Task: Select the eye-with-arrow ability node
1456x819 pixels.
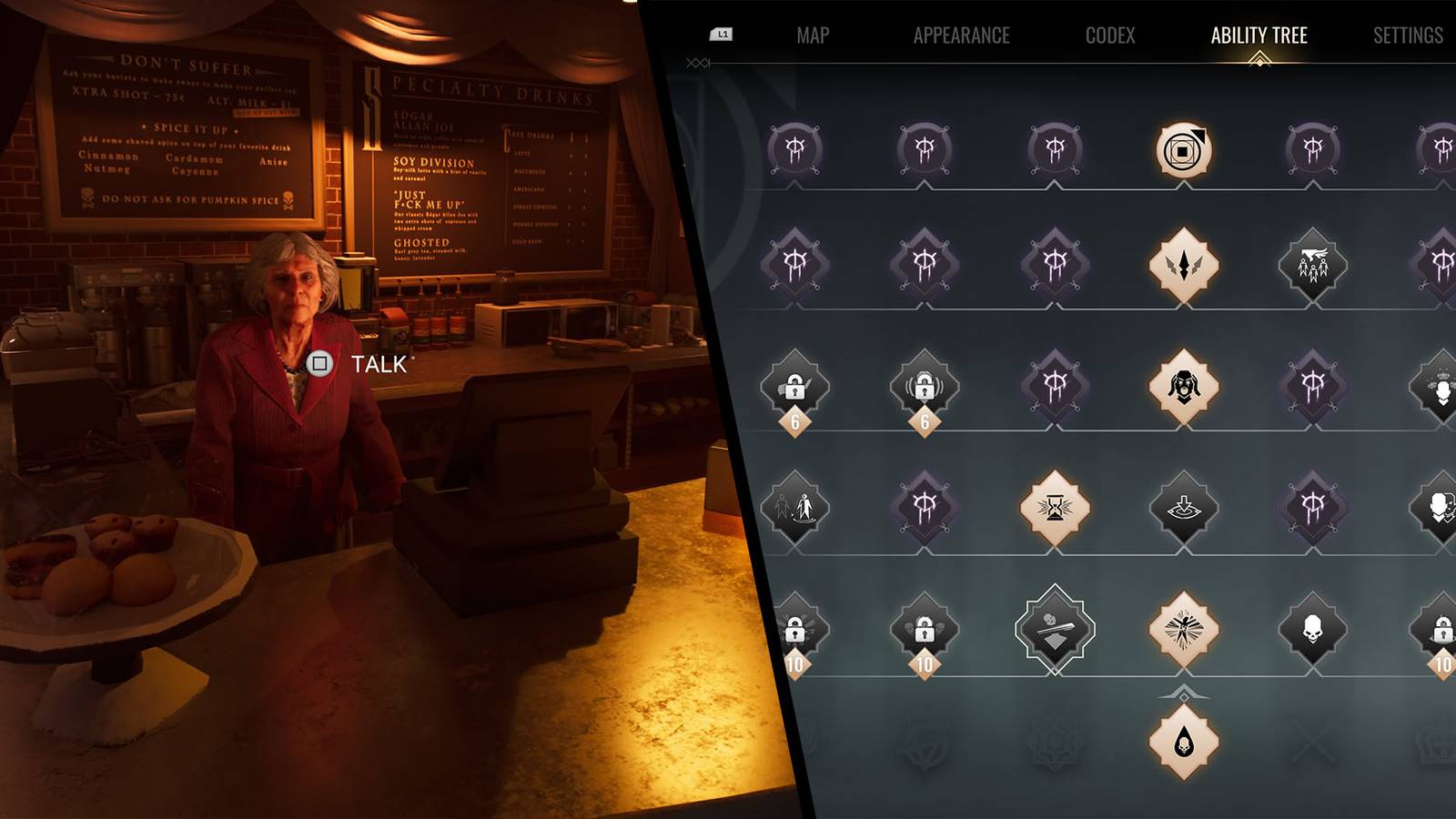Action: pos(1186,511)
